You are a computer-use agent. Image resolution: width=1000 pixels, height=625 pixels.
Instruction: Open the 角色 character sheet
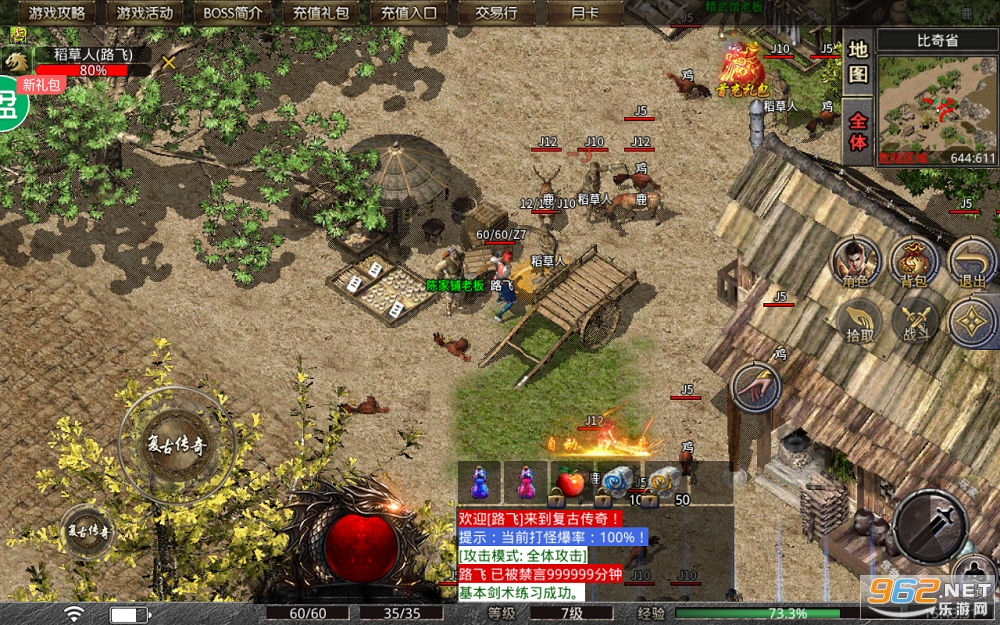[x=857, y=263]
